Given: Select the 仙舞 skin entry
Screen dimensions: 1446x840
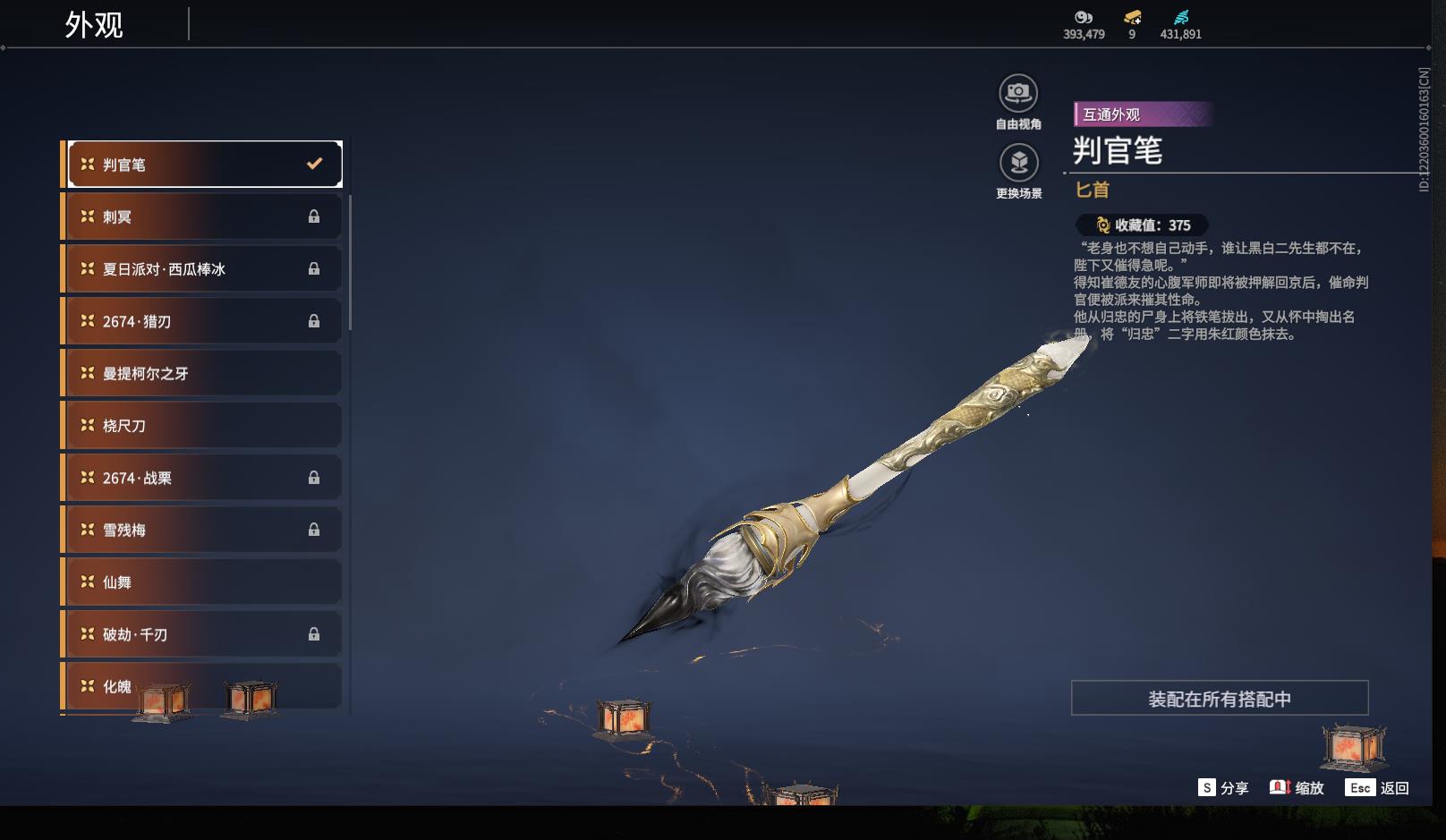Looking at the screenshot, I should (x=204, y=582).
